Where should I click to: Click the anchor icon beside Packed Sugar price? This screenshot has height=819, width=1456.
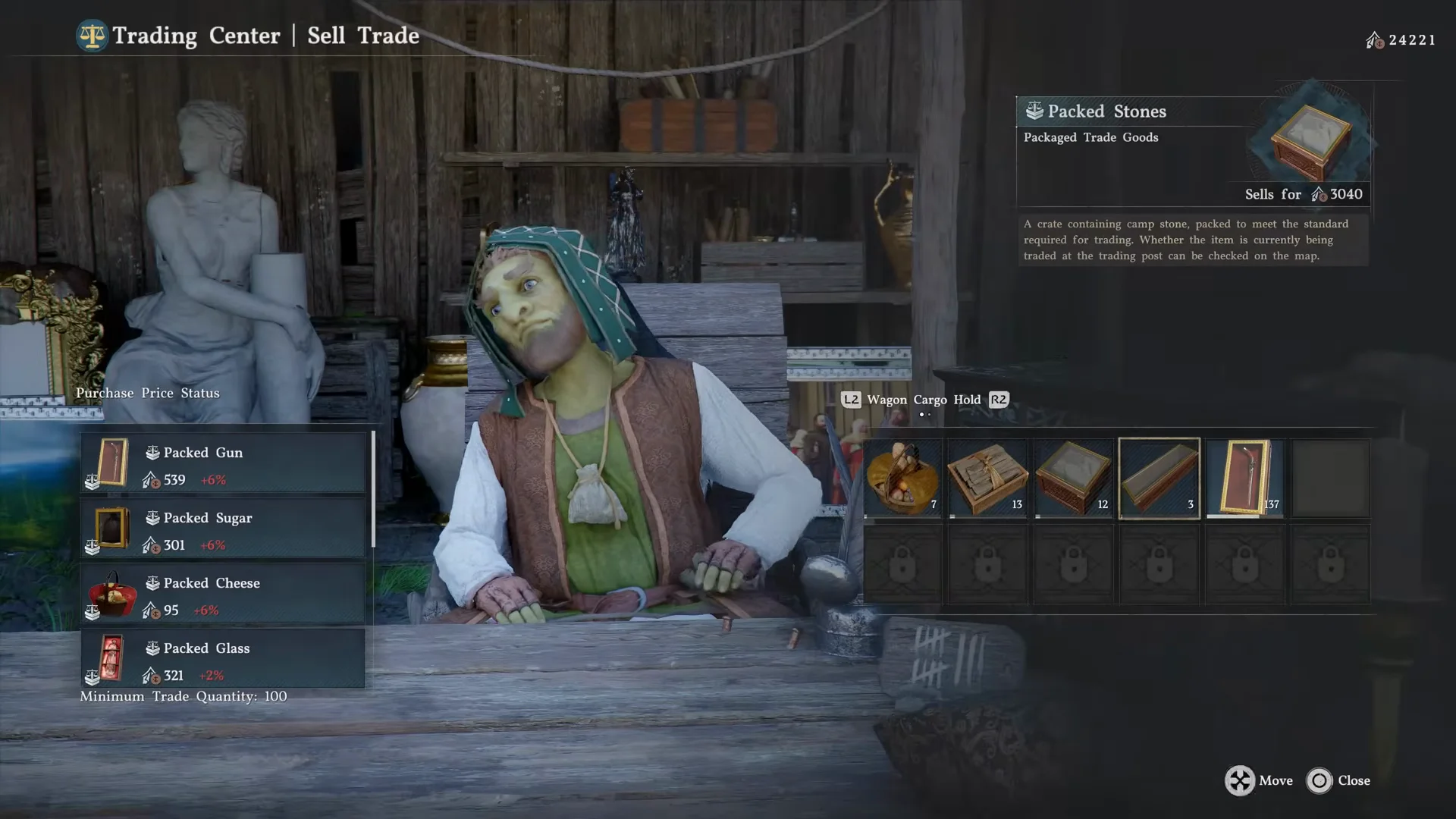point(149,544)
